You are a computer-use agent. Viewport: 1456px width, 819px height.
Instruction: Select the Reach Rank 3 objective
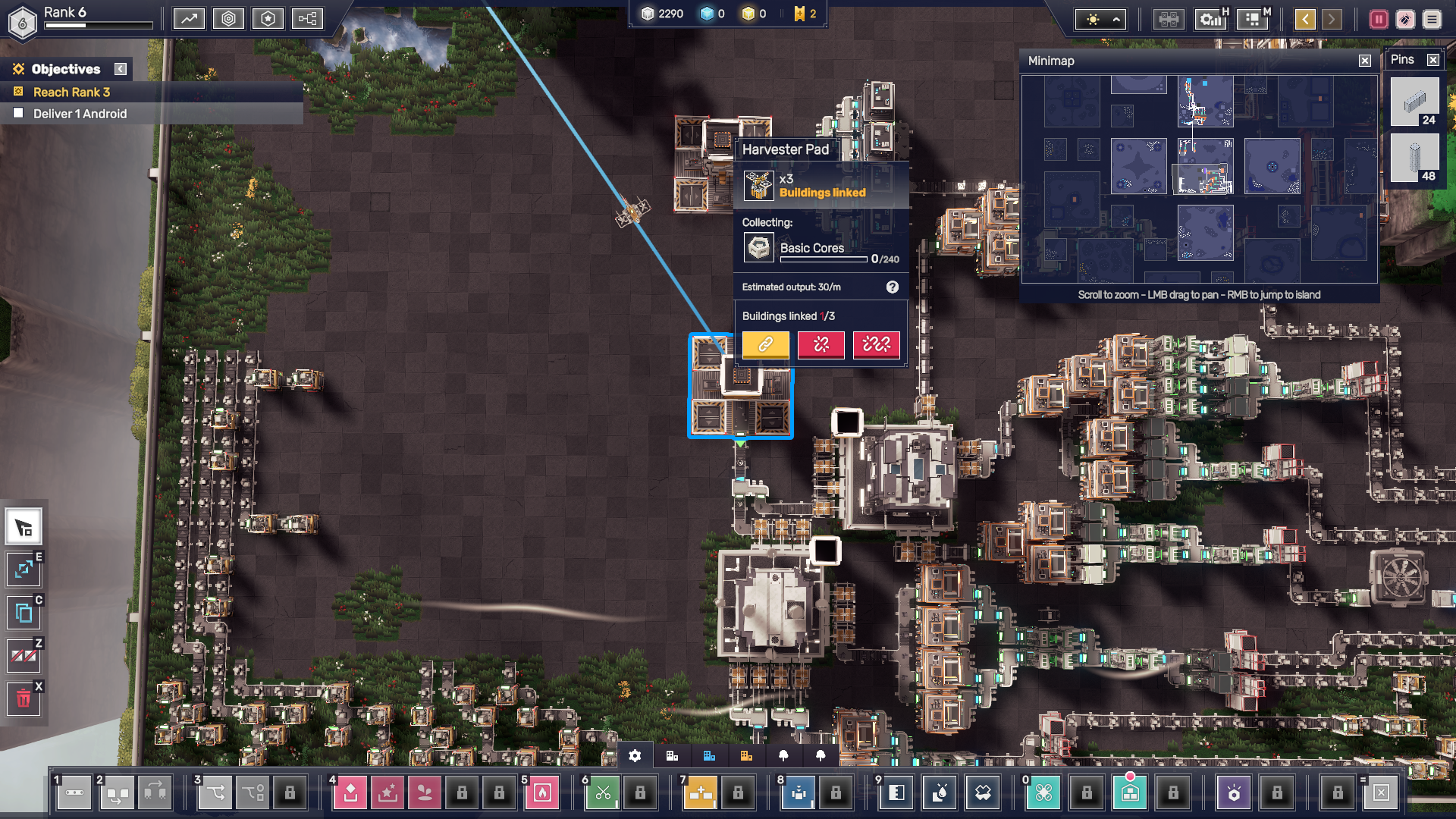(x=72, y=92)
